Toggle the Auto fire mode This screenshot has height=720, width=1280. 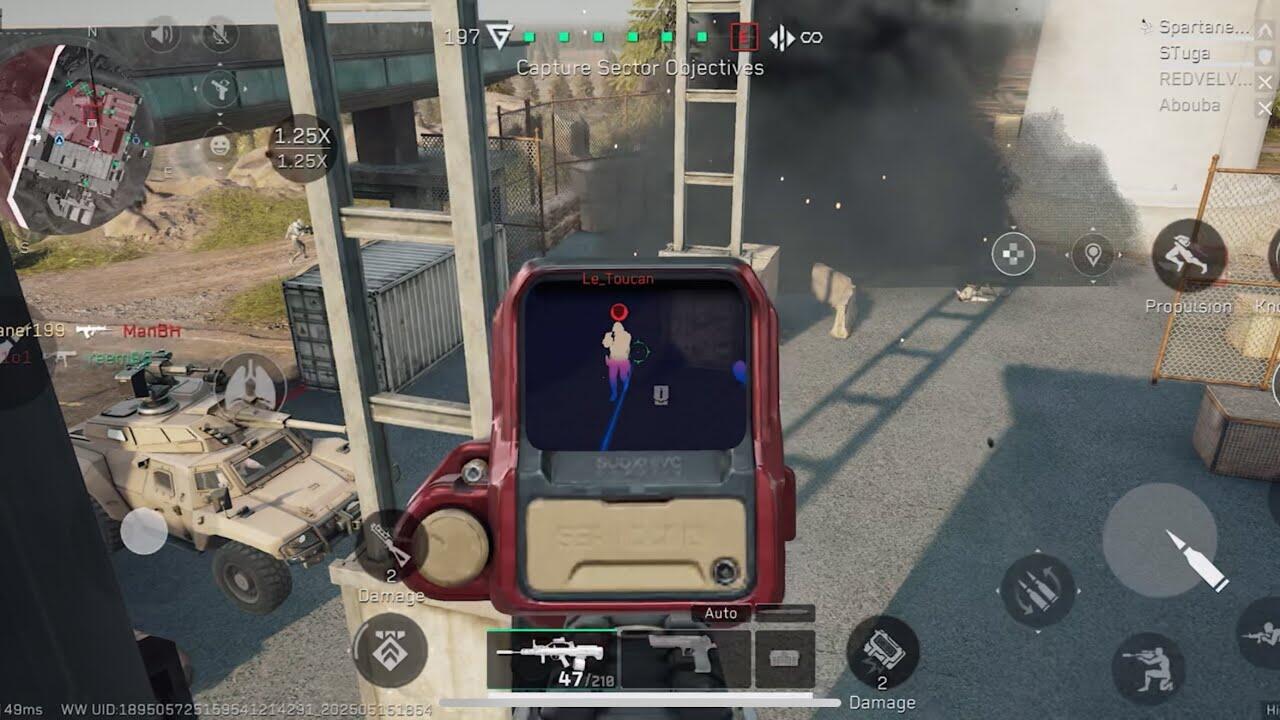click(720, 613)
